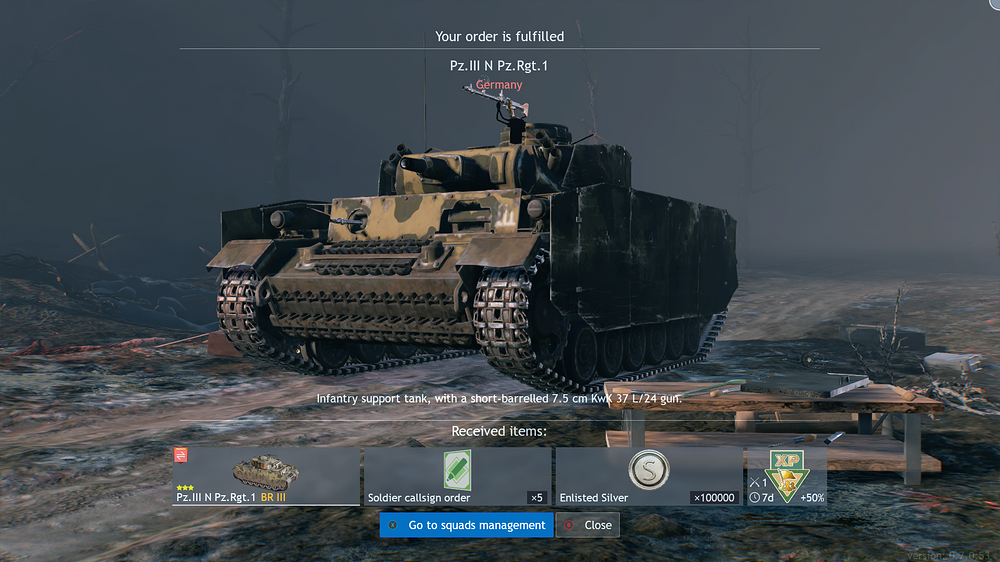Close the order fulfilled screen
This screenshot has width=1000, height=562.
click(588, 525)
